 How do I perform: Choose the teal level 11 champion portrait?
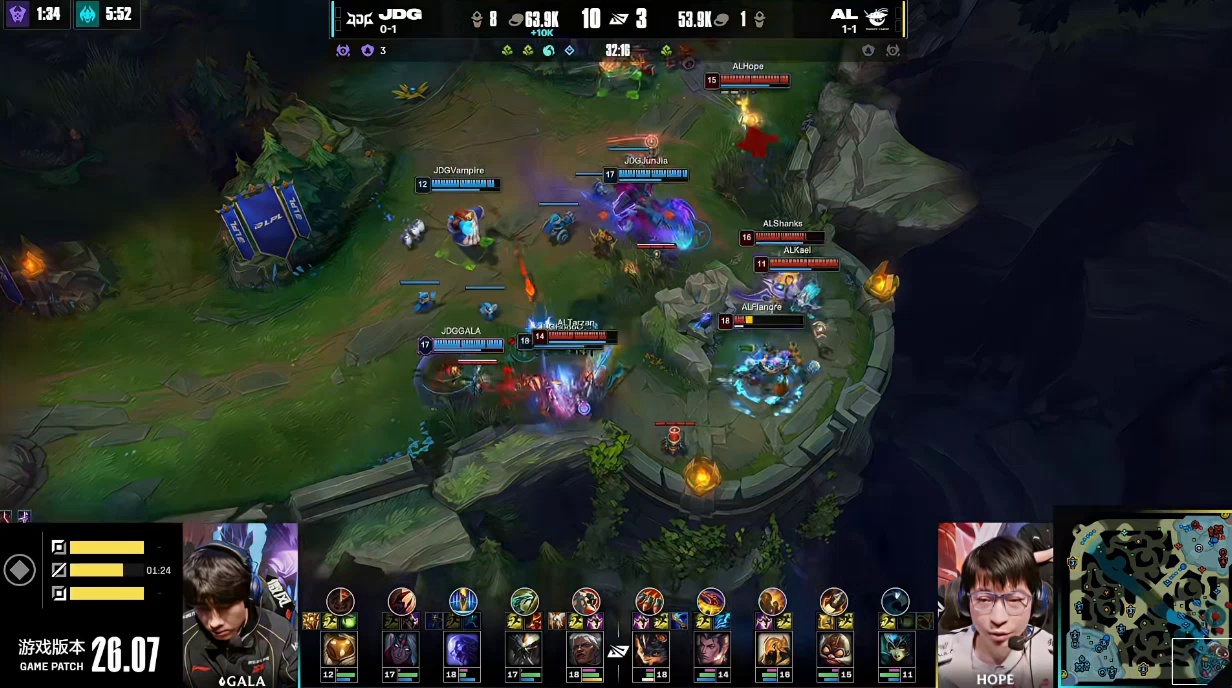pyautogui.click(x=895, y=650)
